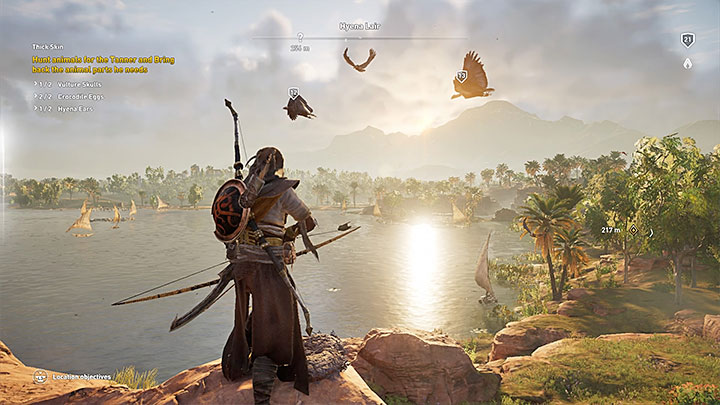Select the Hyena Ears objective line
Viewport: 720px width, 405px height.
tap(65, 107)
